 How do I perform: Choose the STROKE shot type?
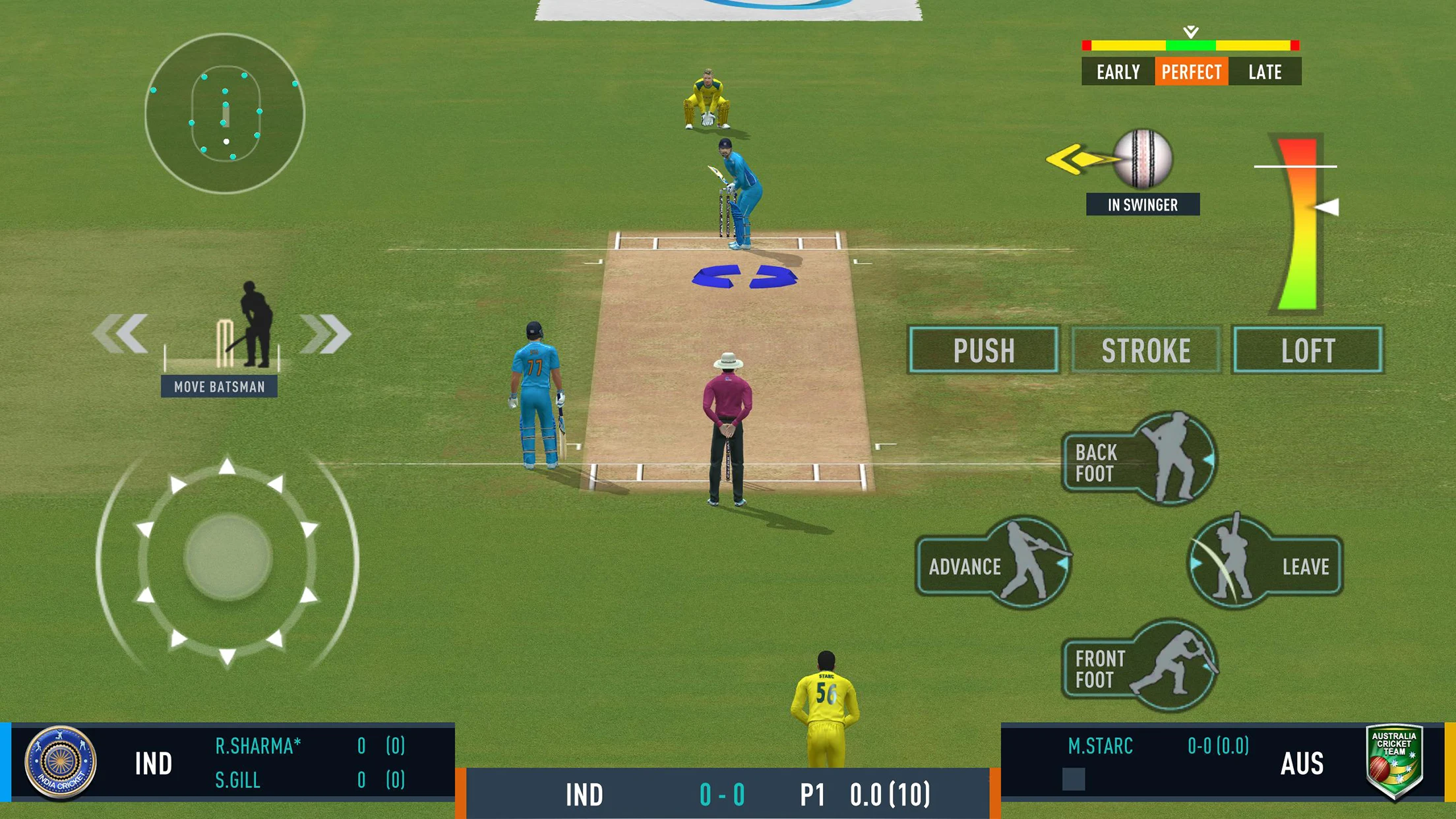pyautogui.click(x=1145, y=350)
